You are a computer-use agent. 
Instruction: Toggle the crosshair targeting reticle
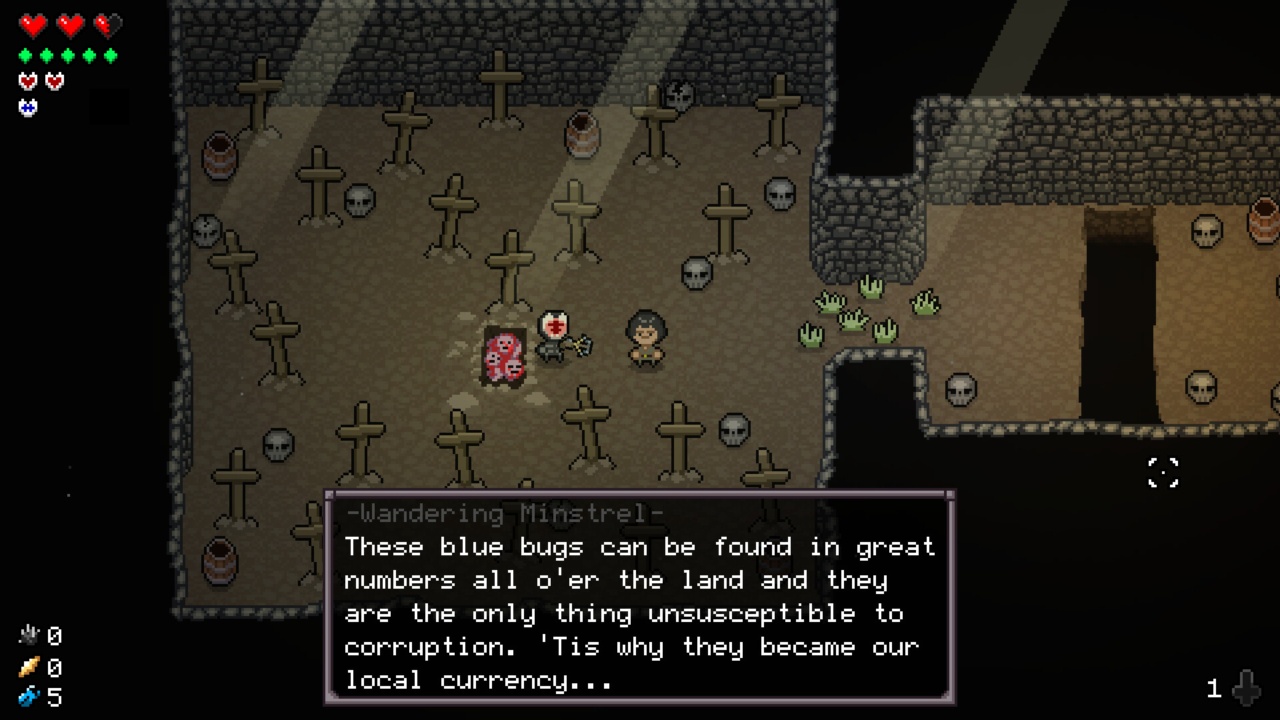1163,473
